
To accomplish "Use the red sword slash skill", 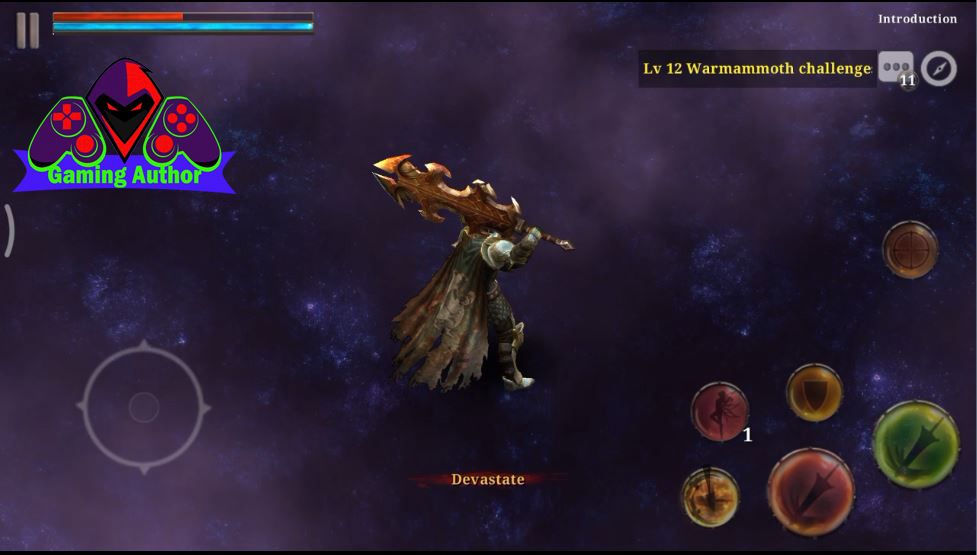I will (x=810, y=492).
